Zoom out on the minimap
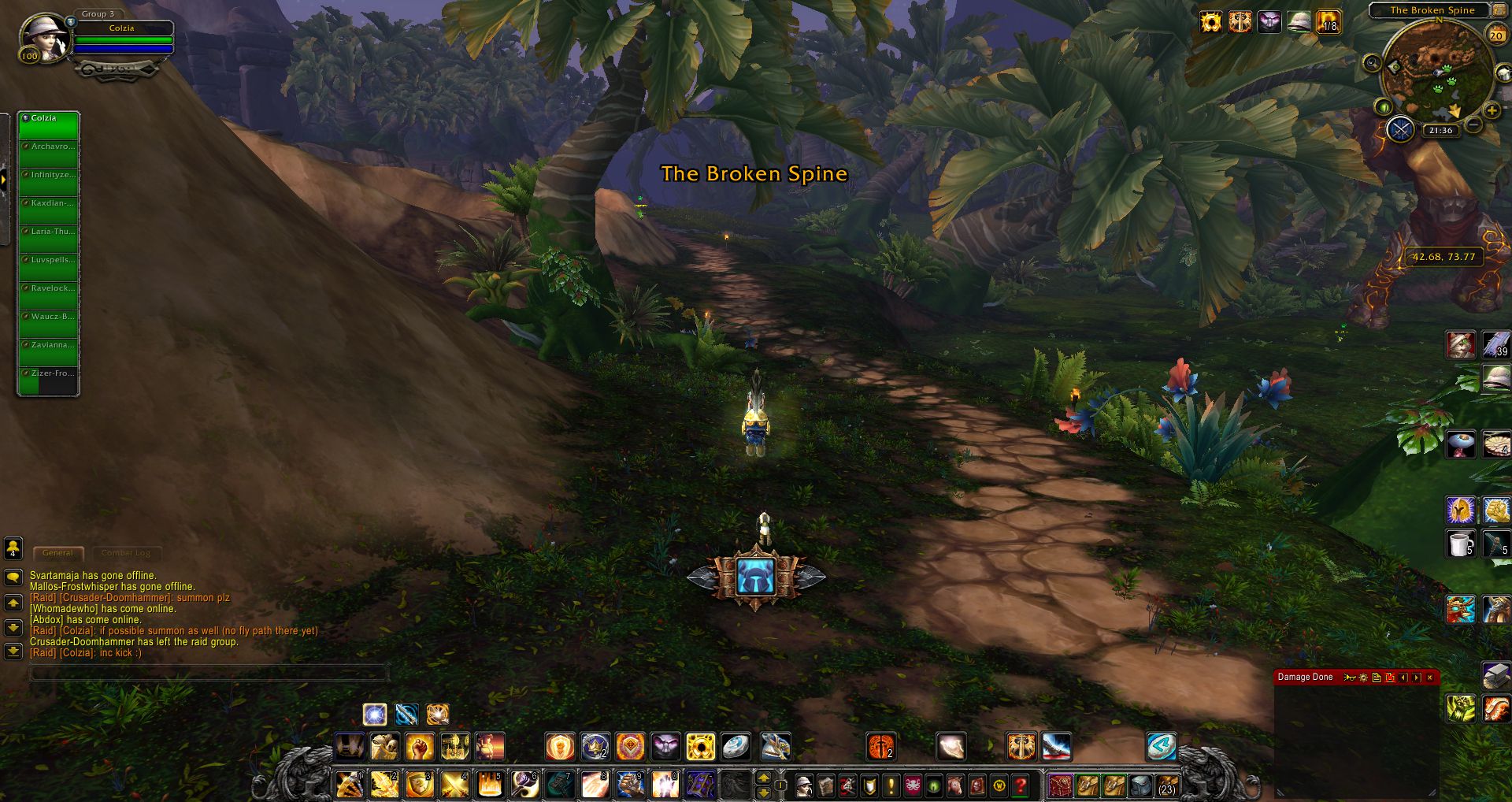The image size is (1512, 802). [x=1473, y=124]
